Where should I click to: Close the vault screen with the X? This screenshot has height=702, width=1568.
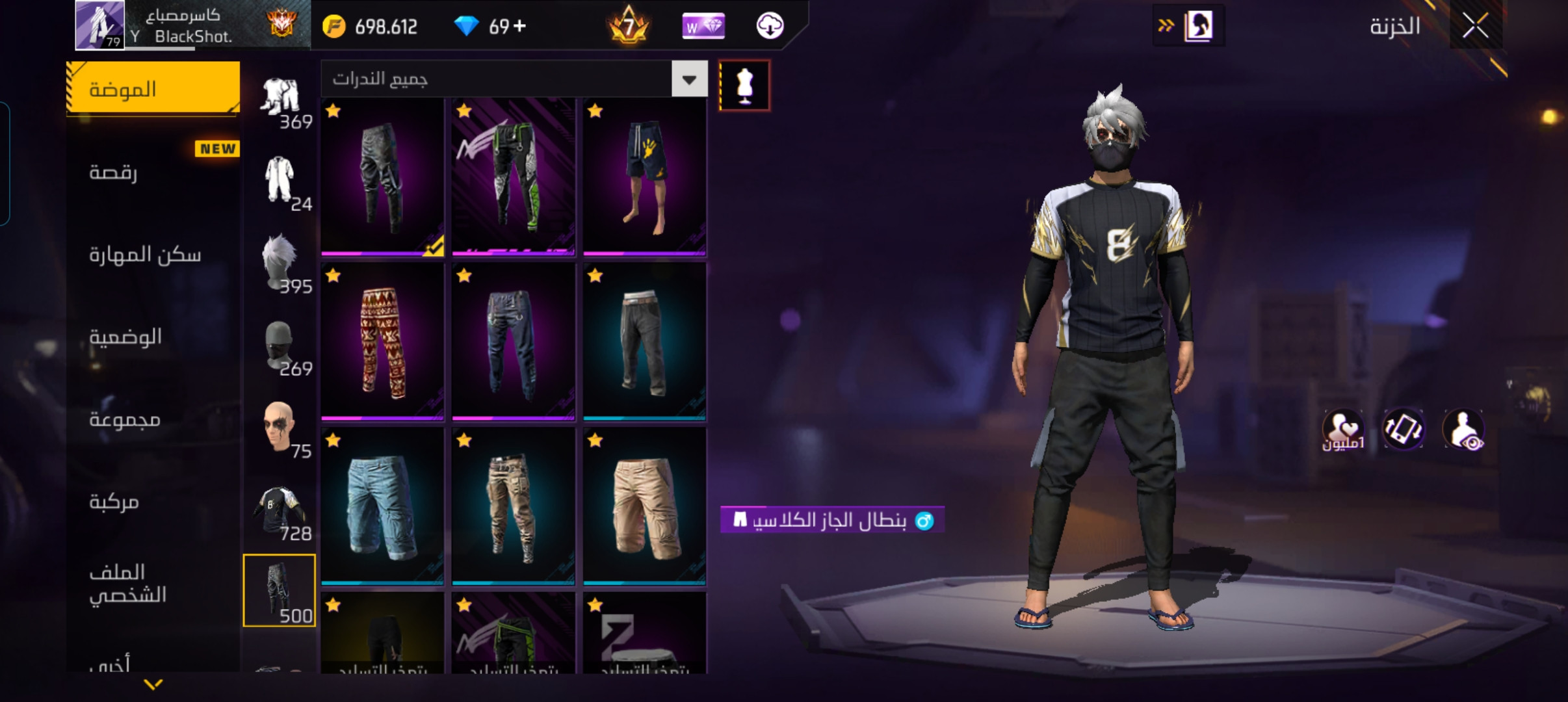click(x=1475, y=27)
